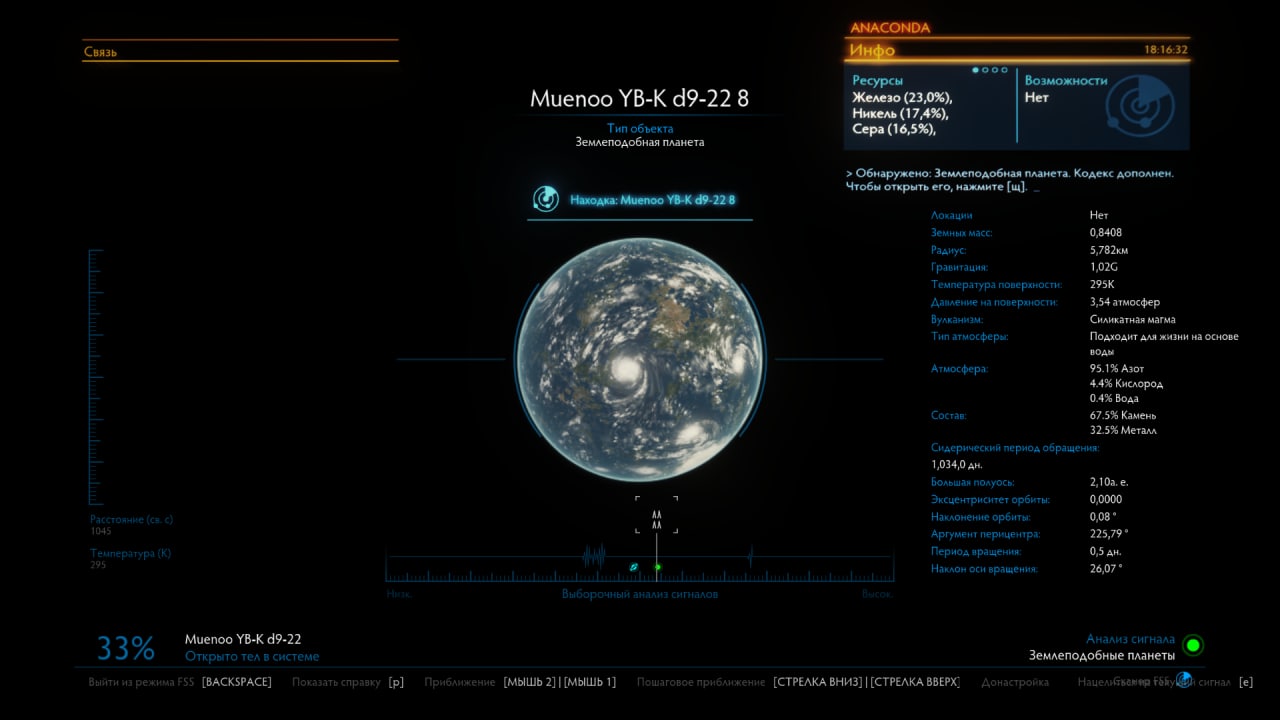Click the Ресурсы resources section
Image resolution: width=1280 pixels, height=720 pixels.
pos(902,105)
